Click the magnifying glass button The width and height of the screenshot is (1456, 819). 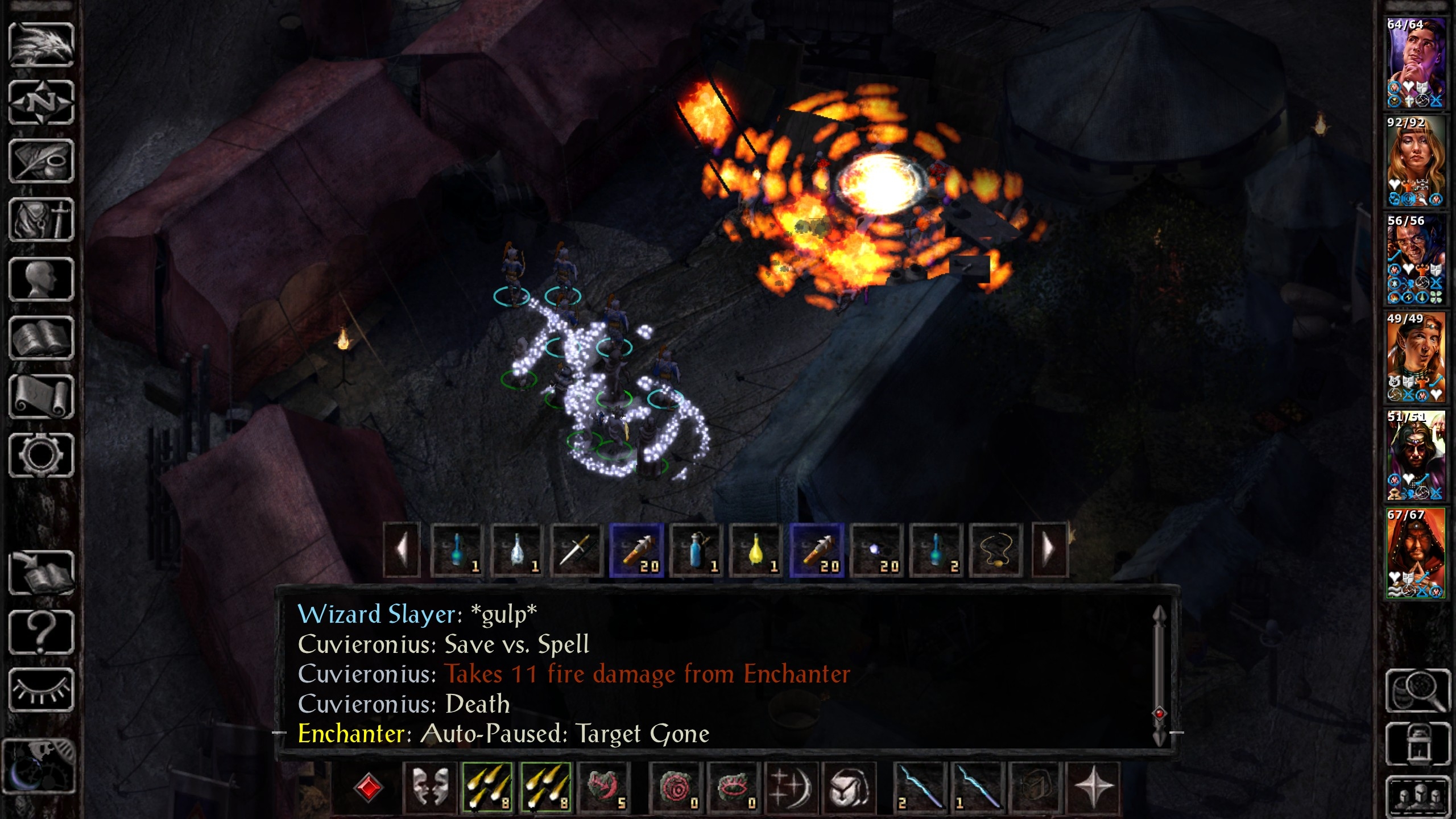pos(1417,690)
